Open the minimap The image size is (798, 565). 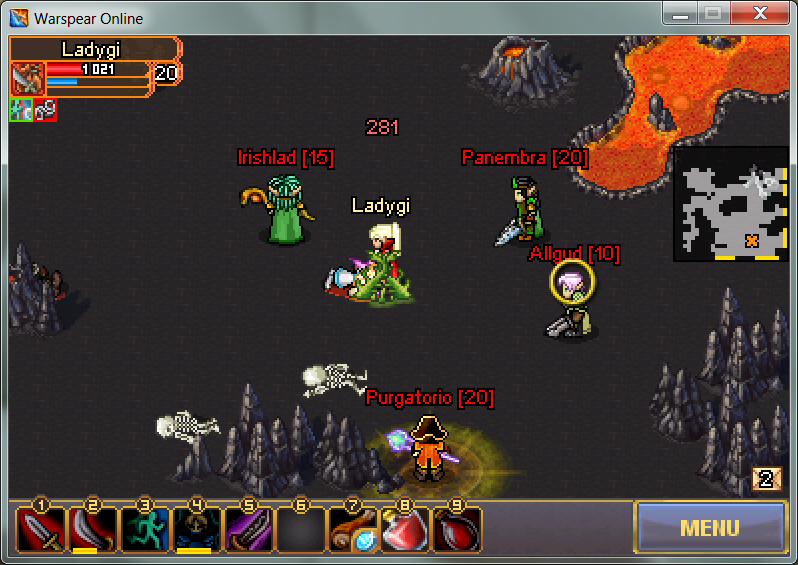[730, 204]
